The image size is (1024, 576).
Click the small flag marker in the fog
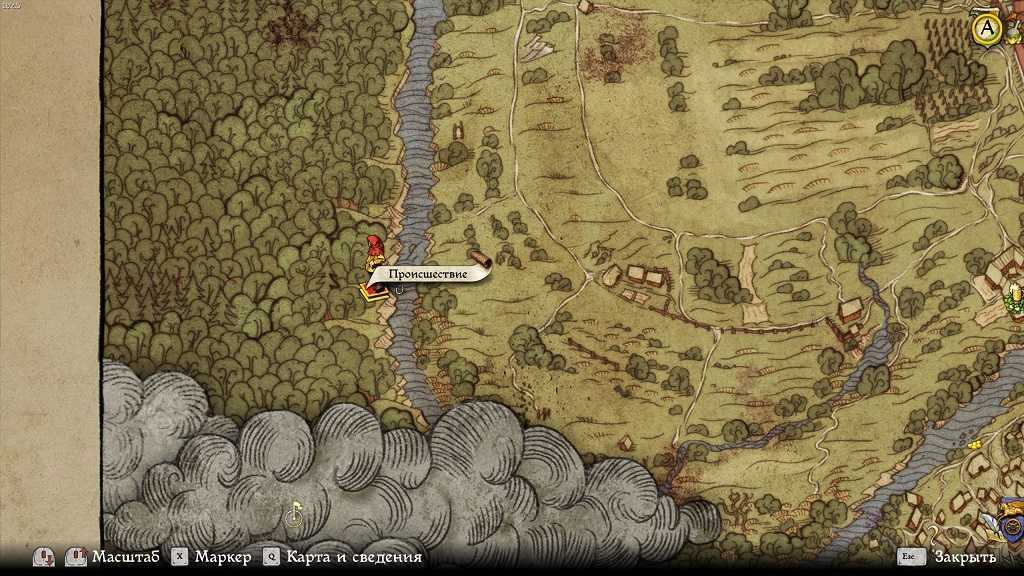click(x=294, y=515)
